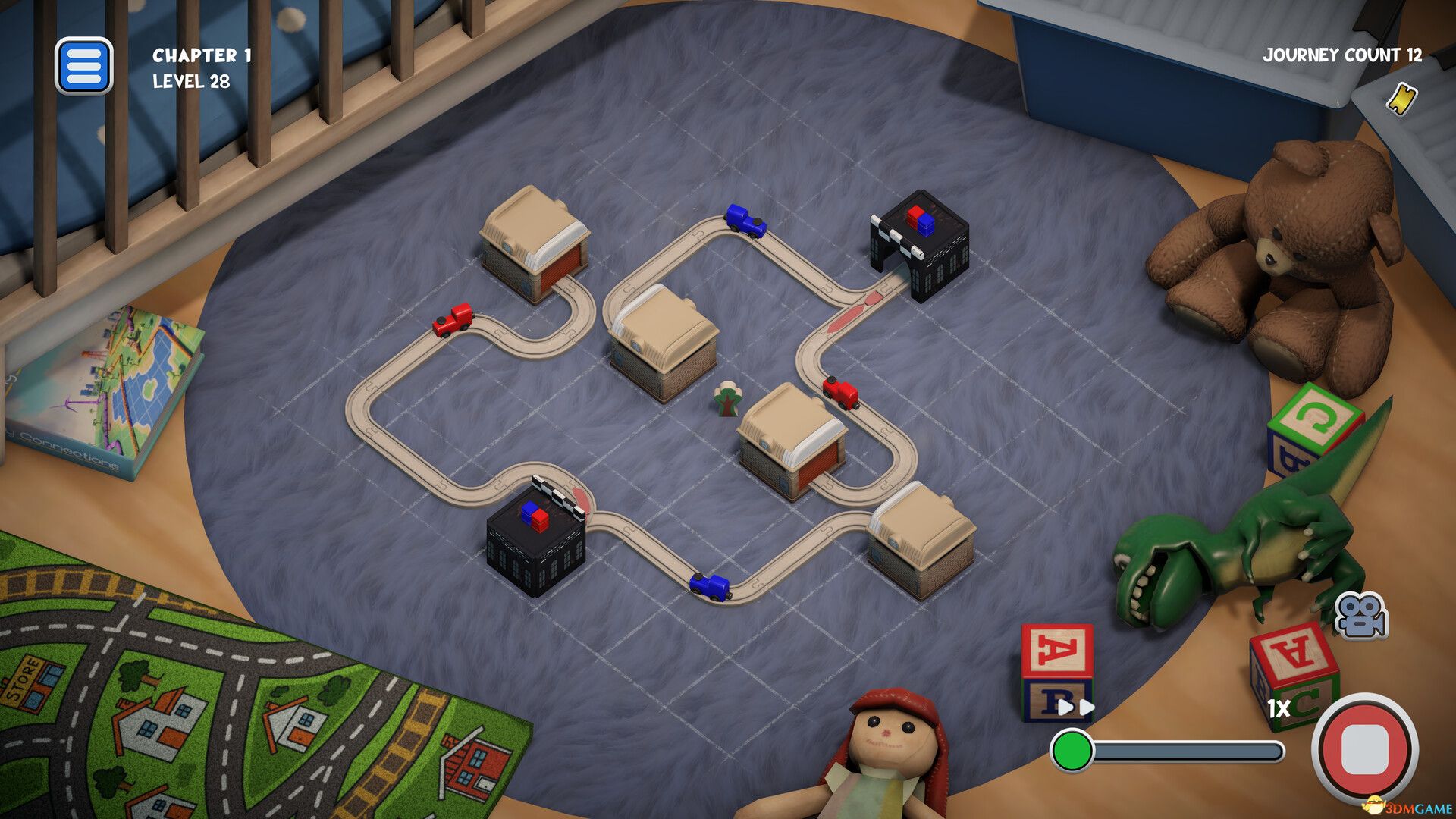Select the blue train on the upper track
Viewport: 1456px width, 819px height.
(745, 220)
